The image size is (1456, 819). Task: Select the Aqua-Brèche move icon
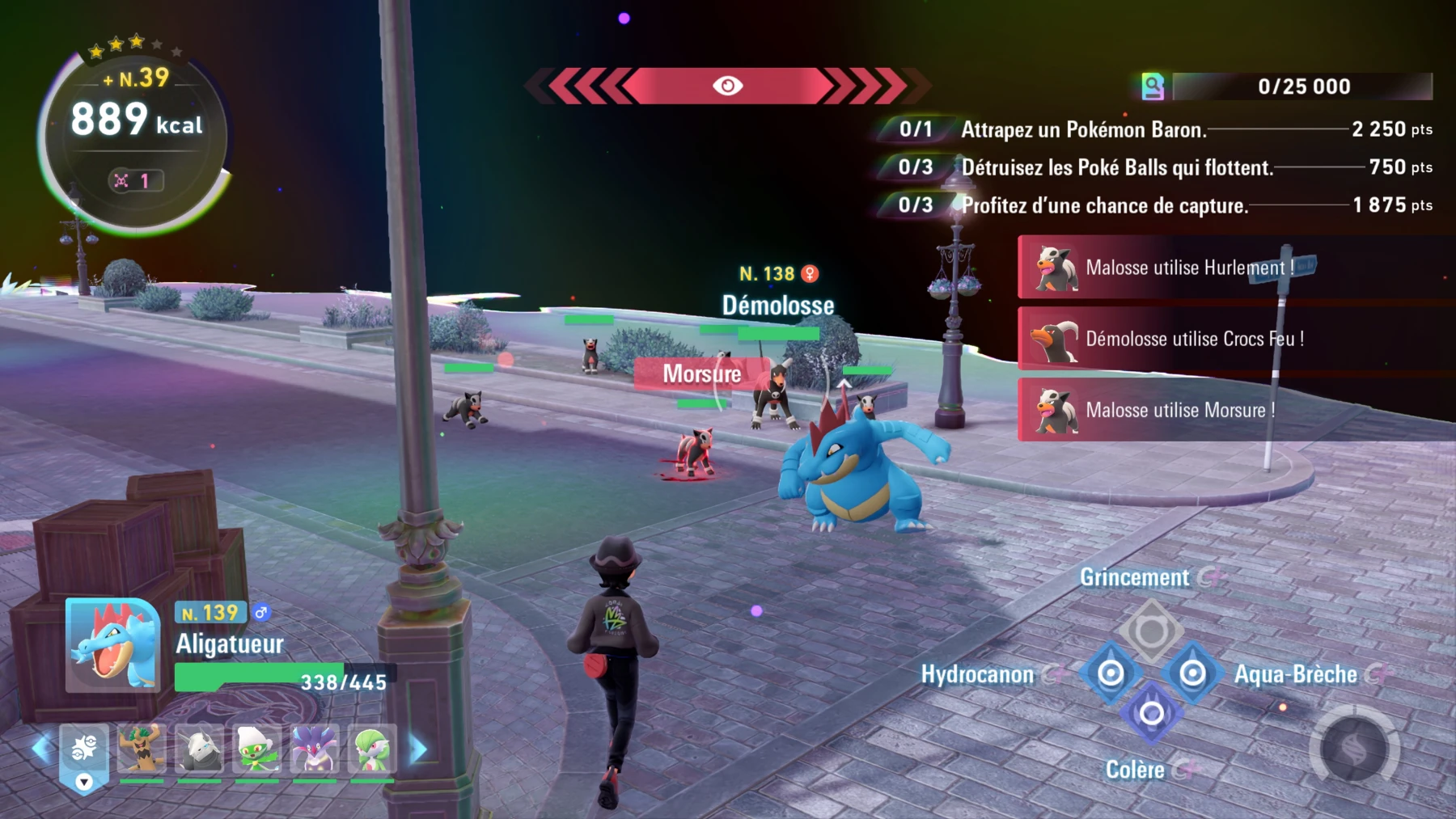pos(1191,673)
